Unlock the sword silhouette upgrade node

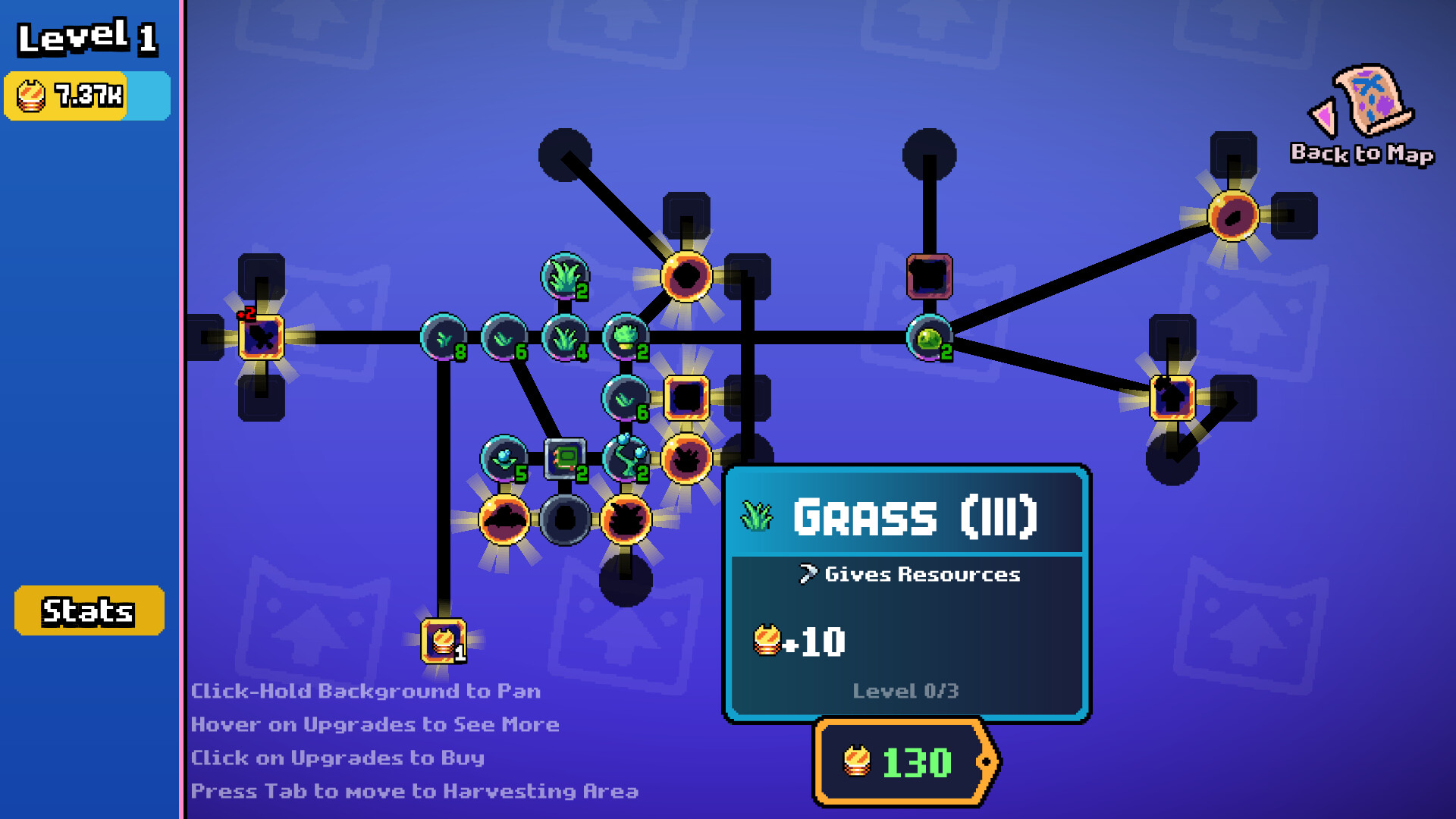click(262, 337)
